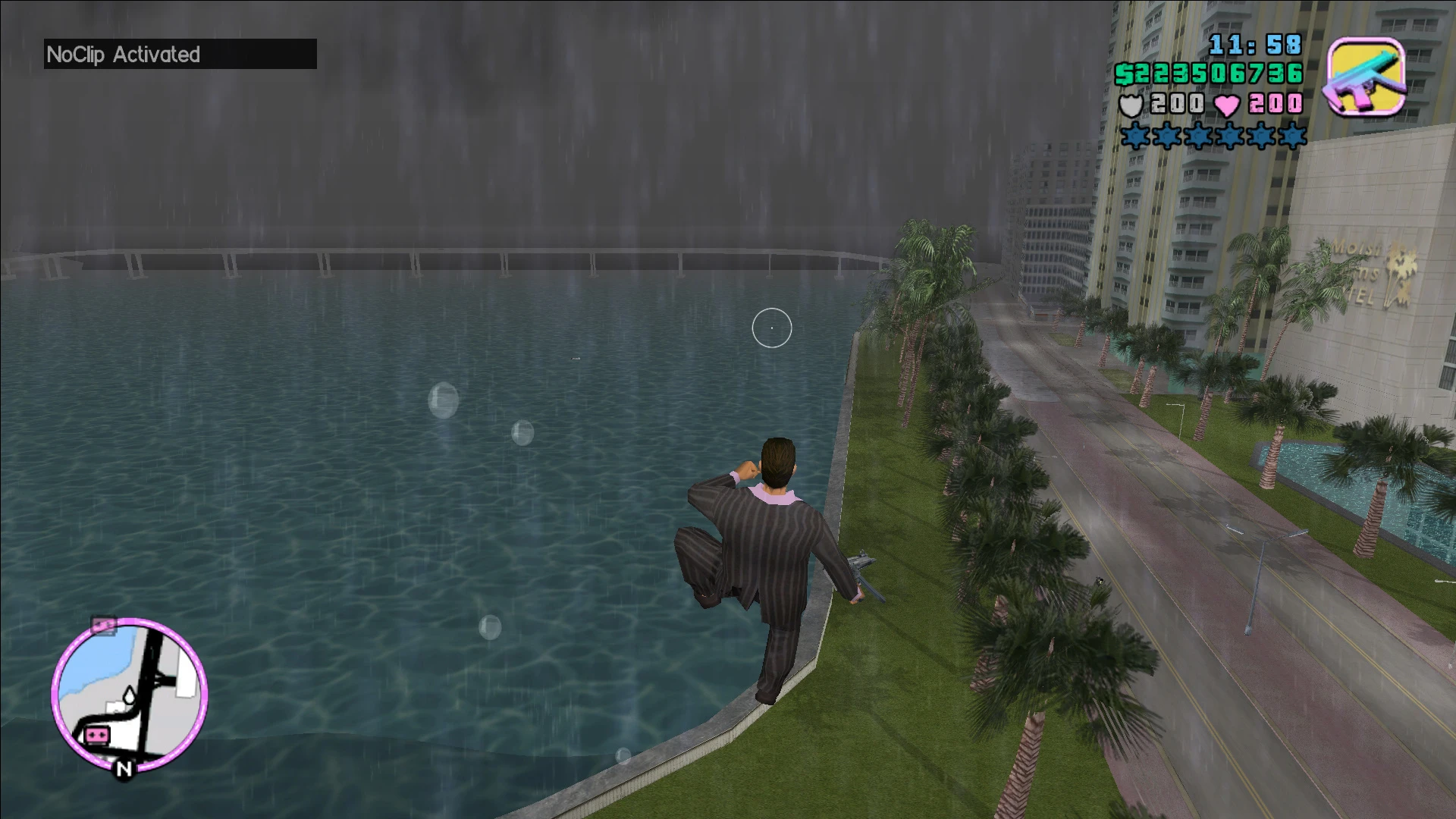Click the armor value 200
This screenshot has width=1456, height=819.
point(1176,104)
